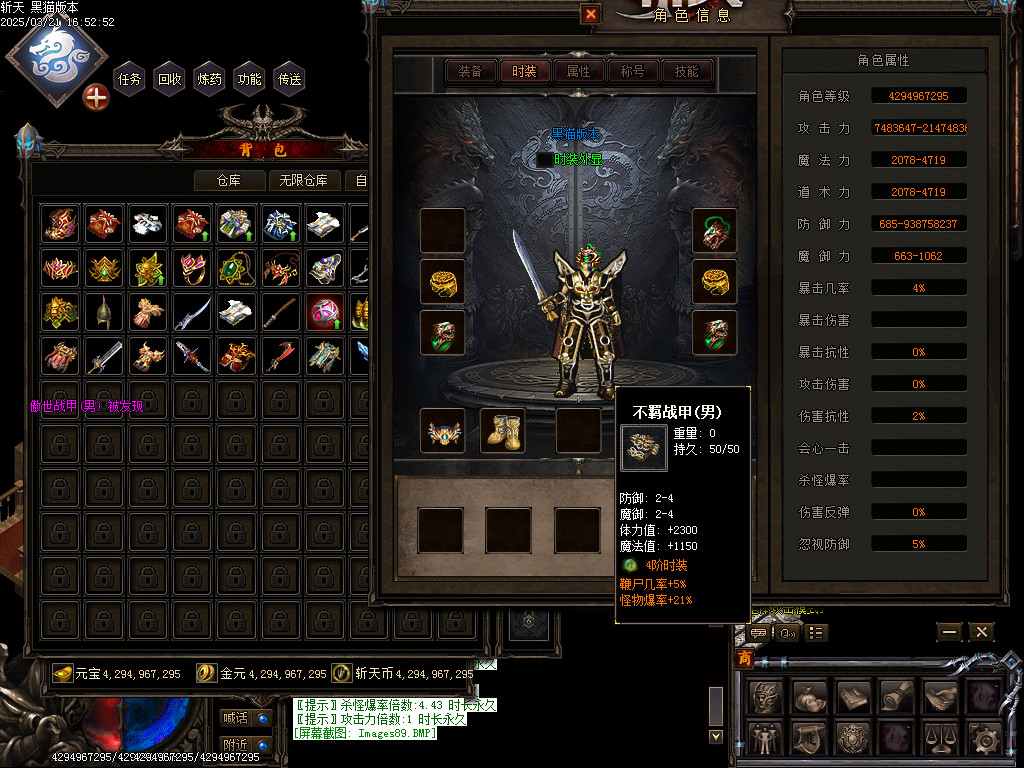Pick the green gem necklace in the bag

[235, 268]
